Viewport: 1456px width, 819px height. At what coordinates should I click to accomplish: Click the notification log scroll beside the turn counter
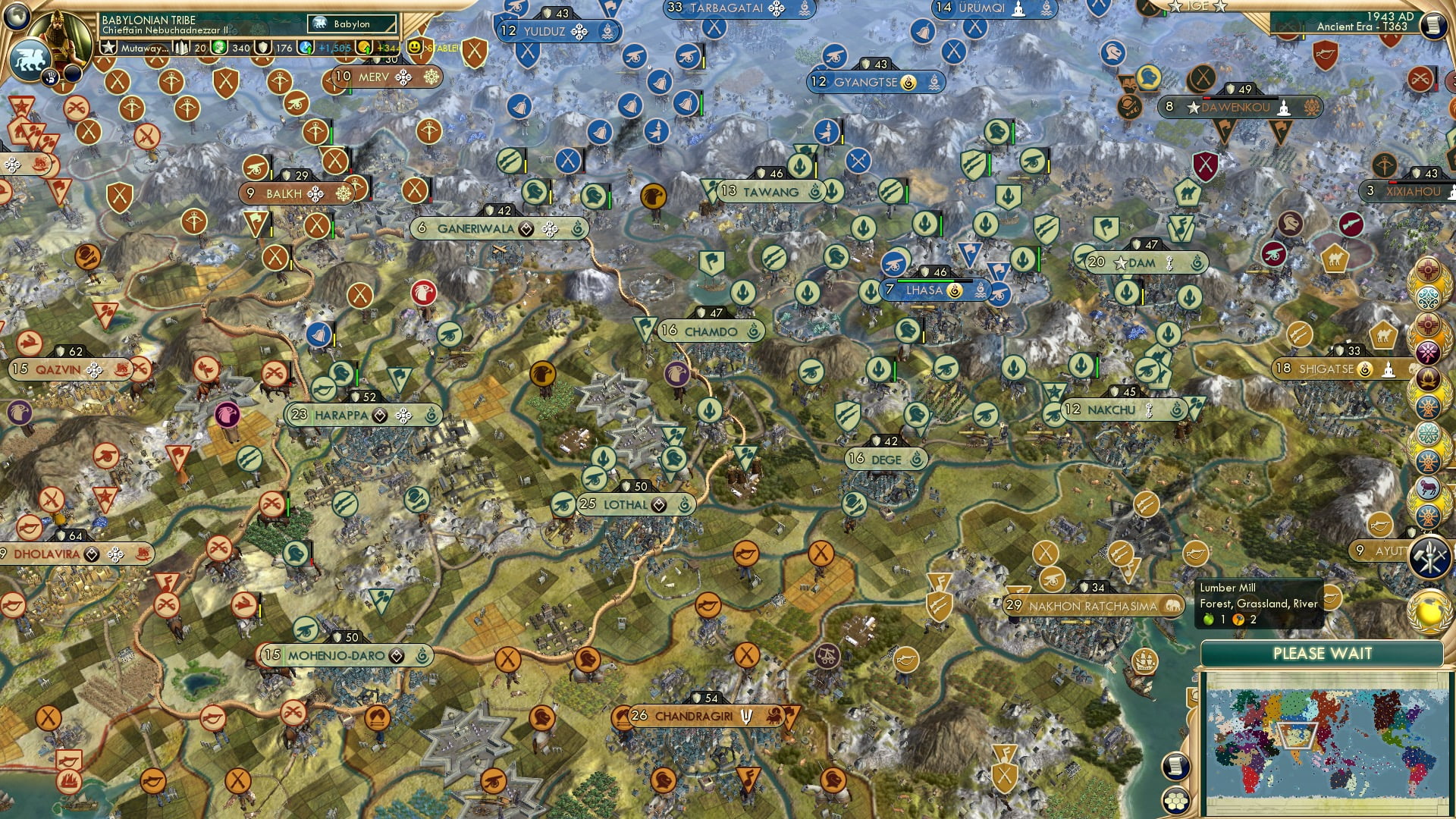1436,25
